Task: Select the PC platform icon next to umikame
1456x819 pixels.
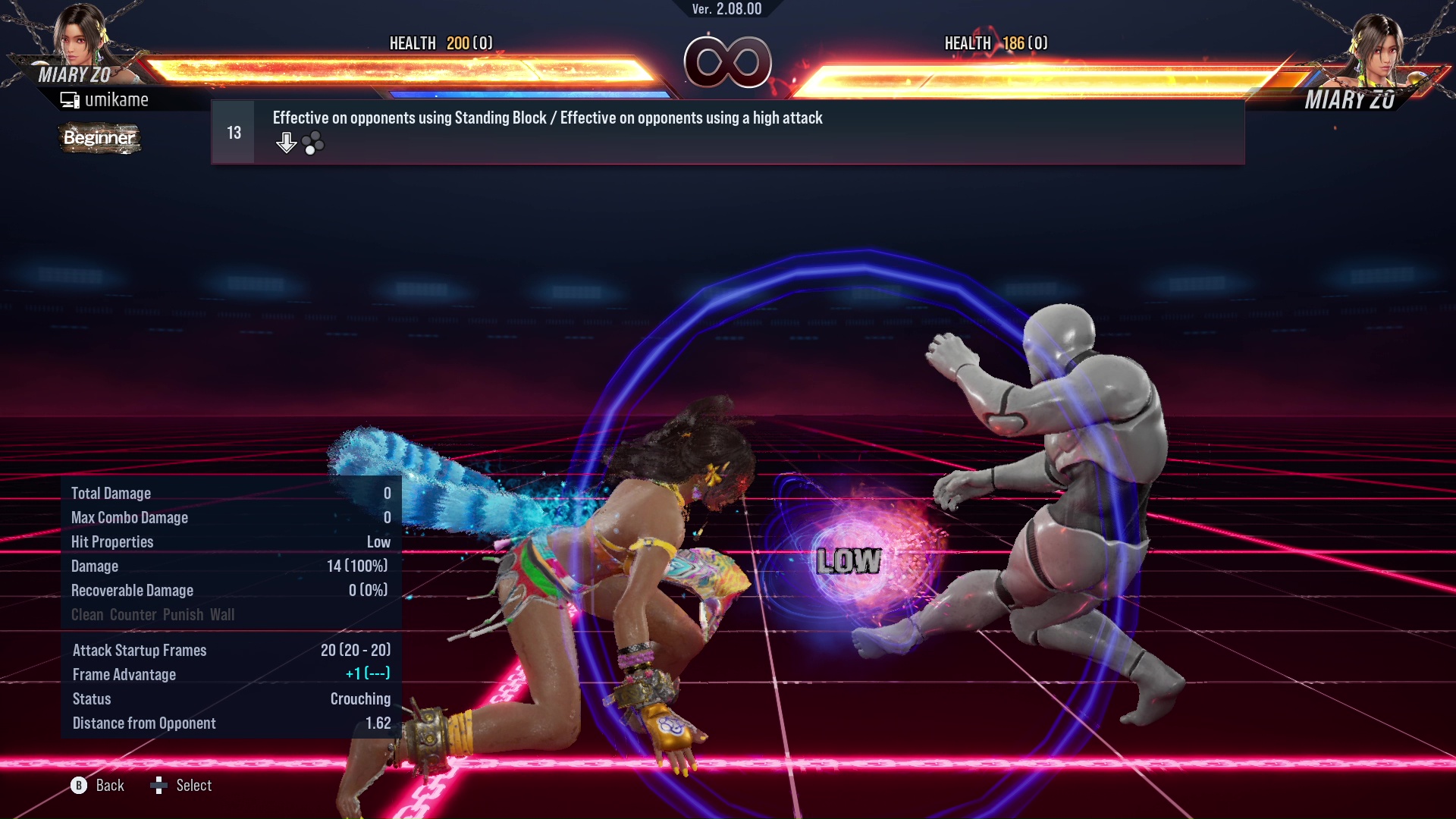Action: pyautogui.click(x=69, y=99)
